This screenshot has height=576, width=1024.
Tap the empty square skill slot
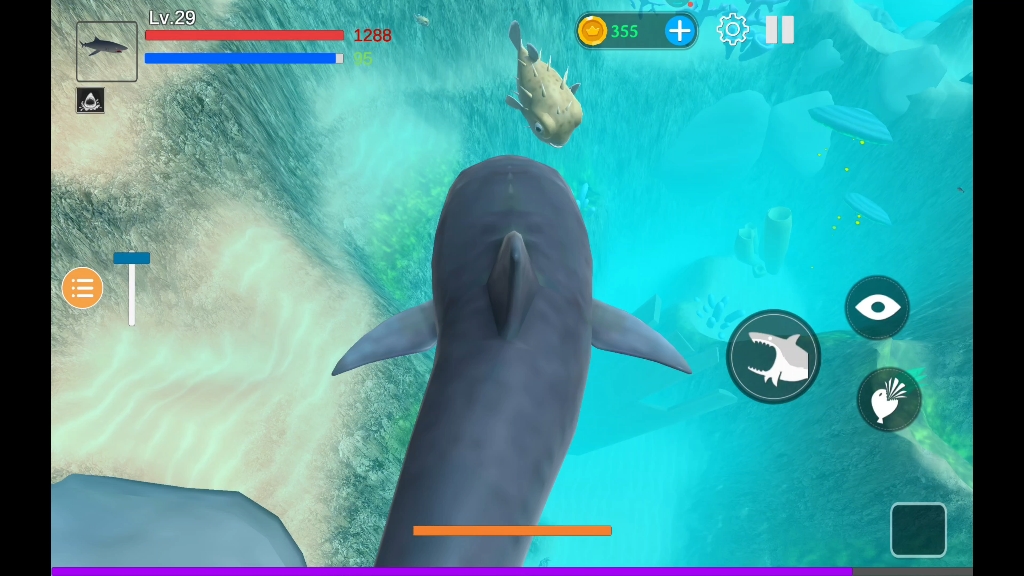[918, 529]
